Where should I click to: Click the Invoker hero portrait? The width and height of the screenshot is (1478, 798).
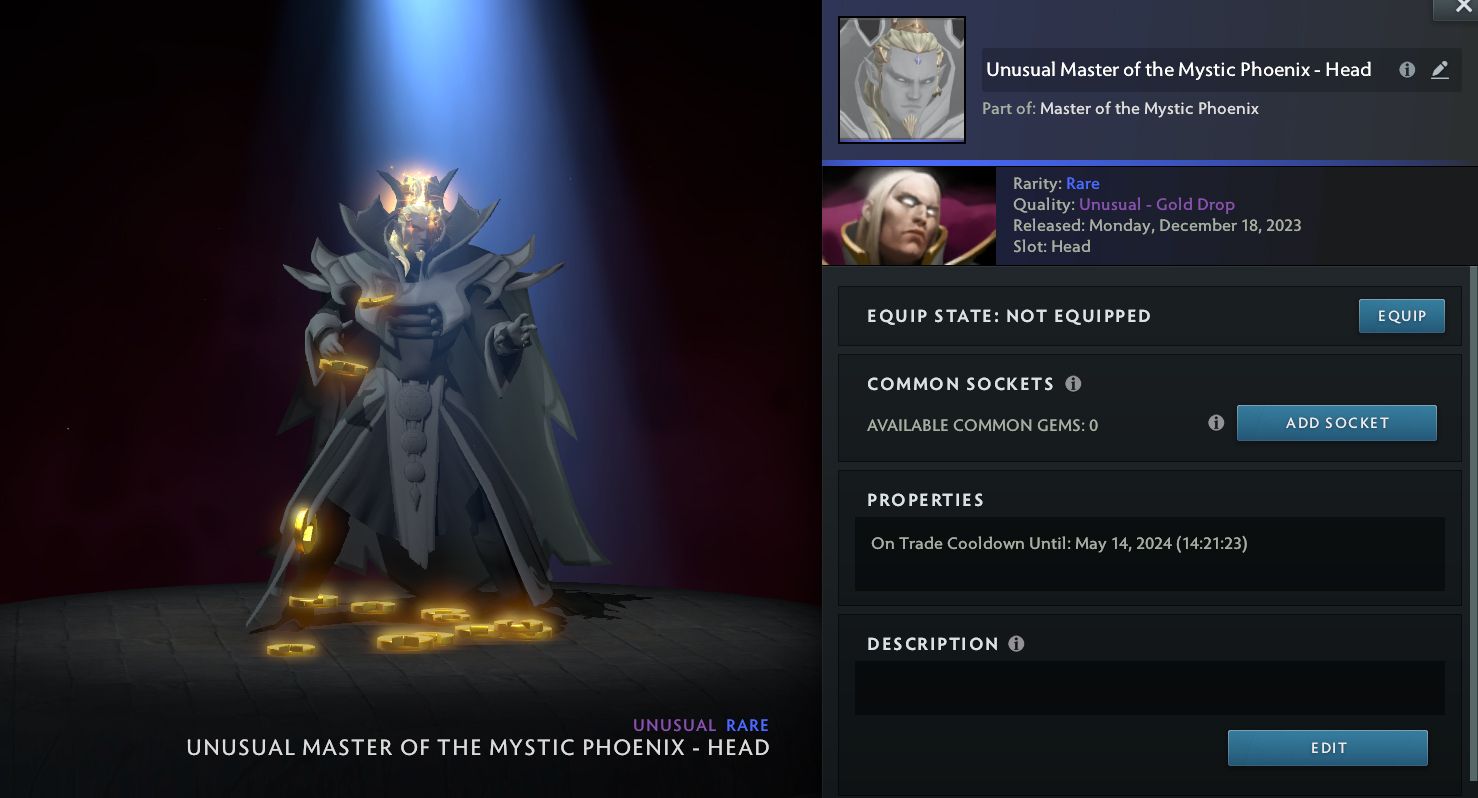pyautogui.click(x=908, y=216)
